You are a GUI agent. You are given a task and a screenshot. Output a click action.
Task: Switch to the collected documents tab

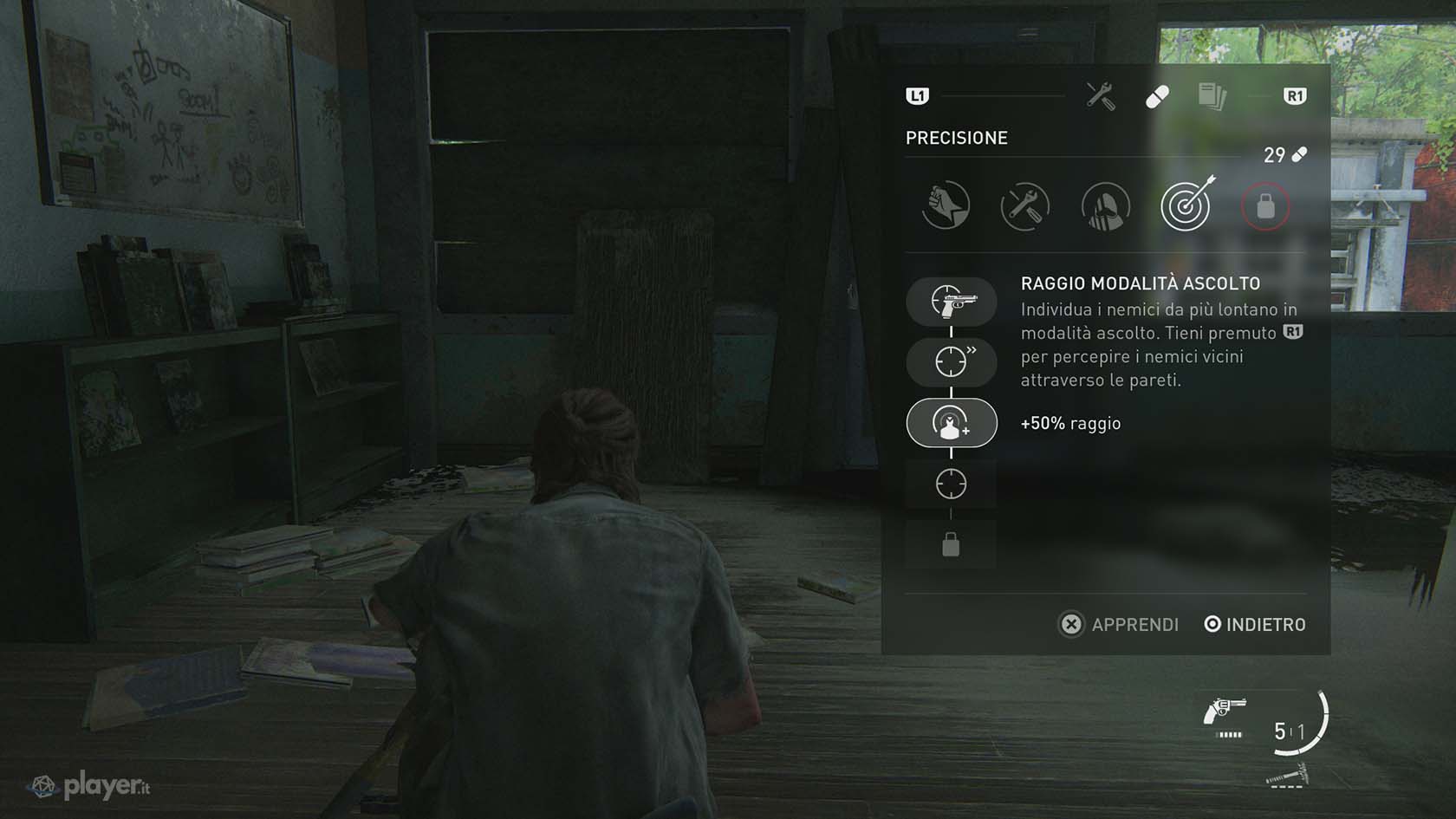pos(1212,96)
